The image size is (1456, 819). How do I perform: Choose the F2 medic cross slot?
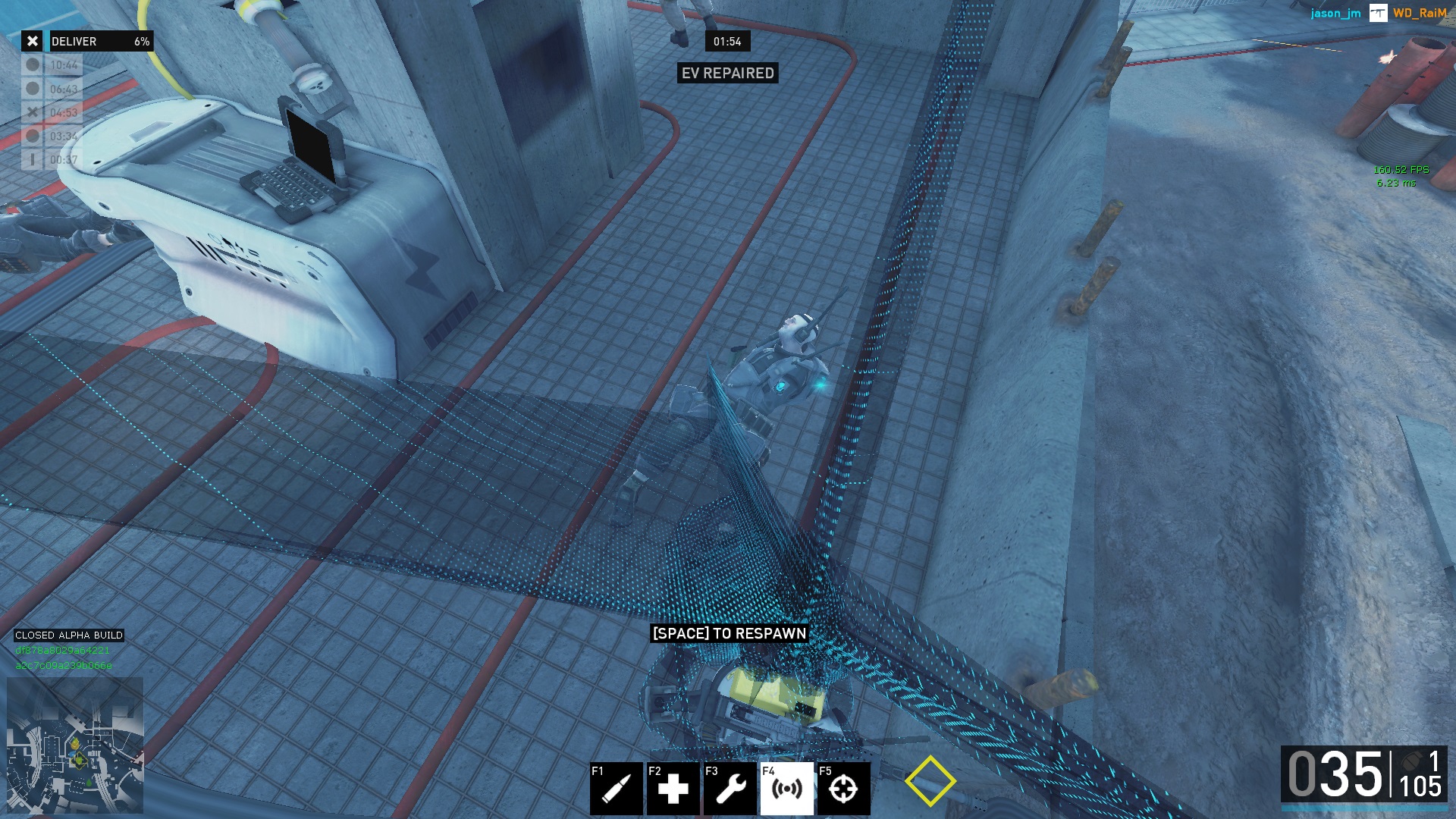pyautogui.click(x=673, y=789)
